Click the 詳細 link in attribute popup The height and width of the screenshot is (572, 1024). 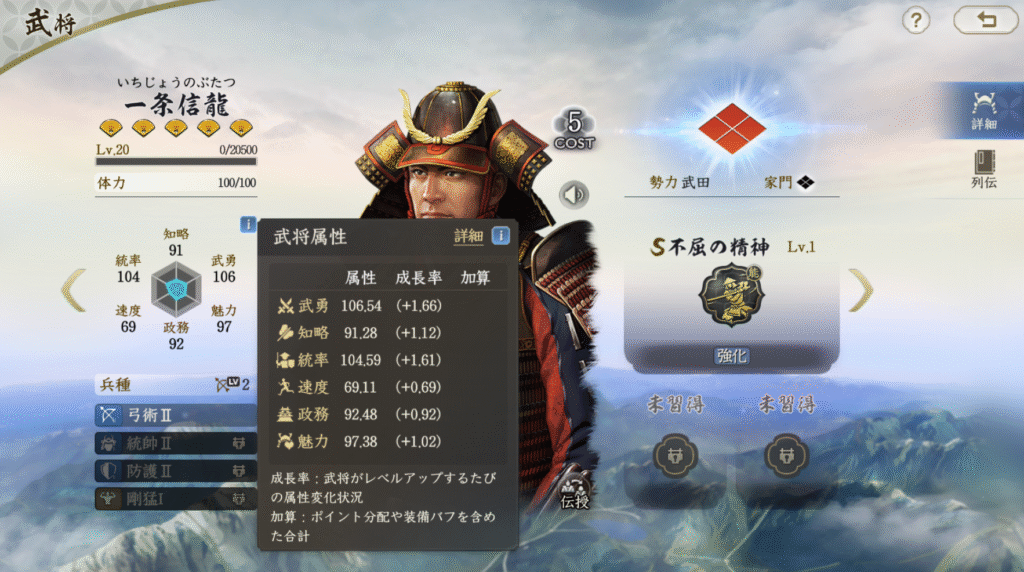(x=468, y=237)
